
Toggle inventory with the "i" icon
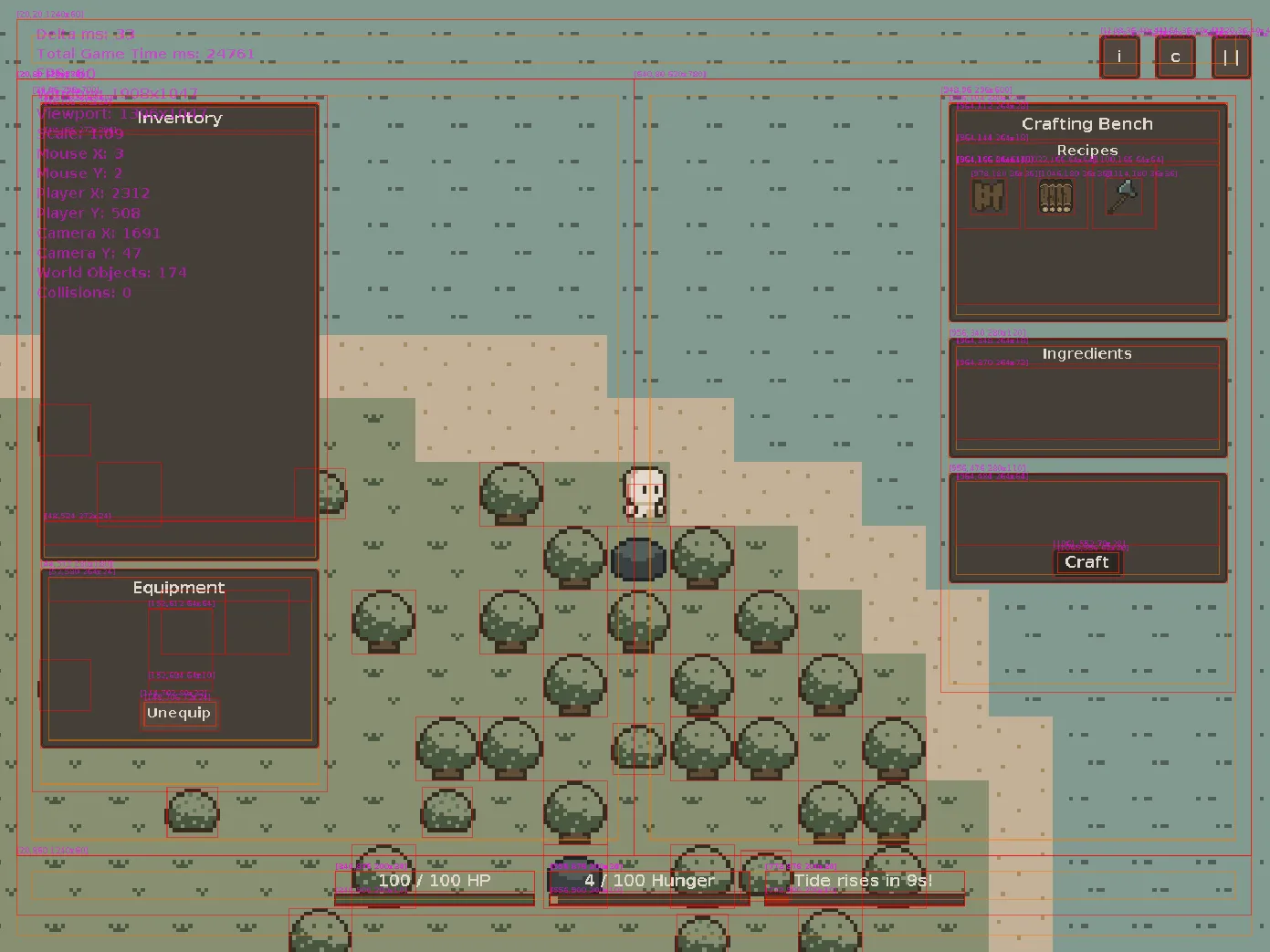point(1118,57)
